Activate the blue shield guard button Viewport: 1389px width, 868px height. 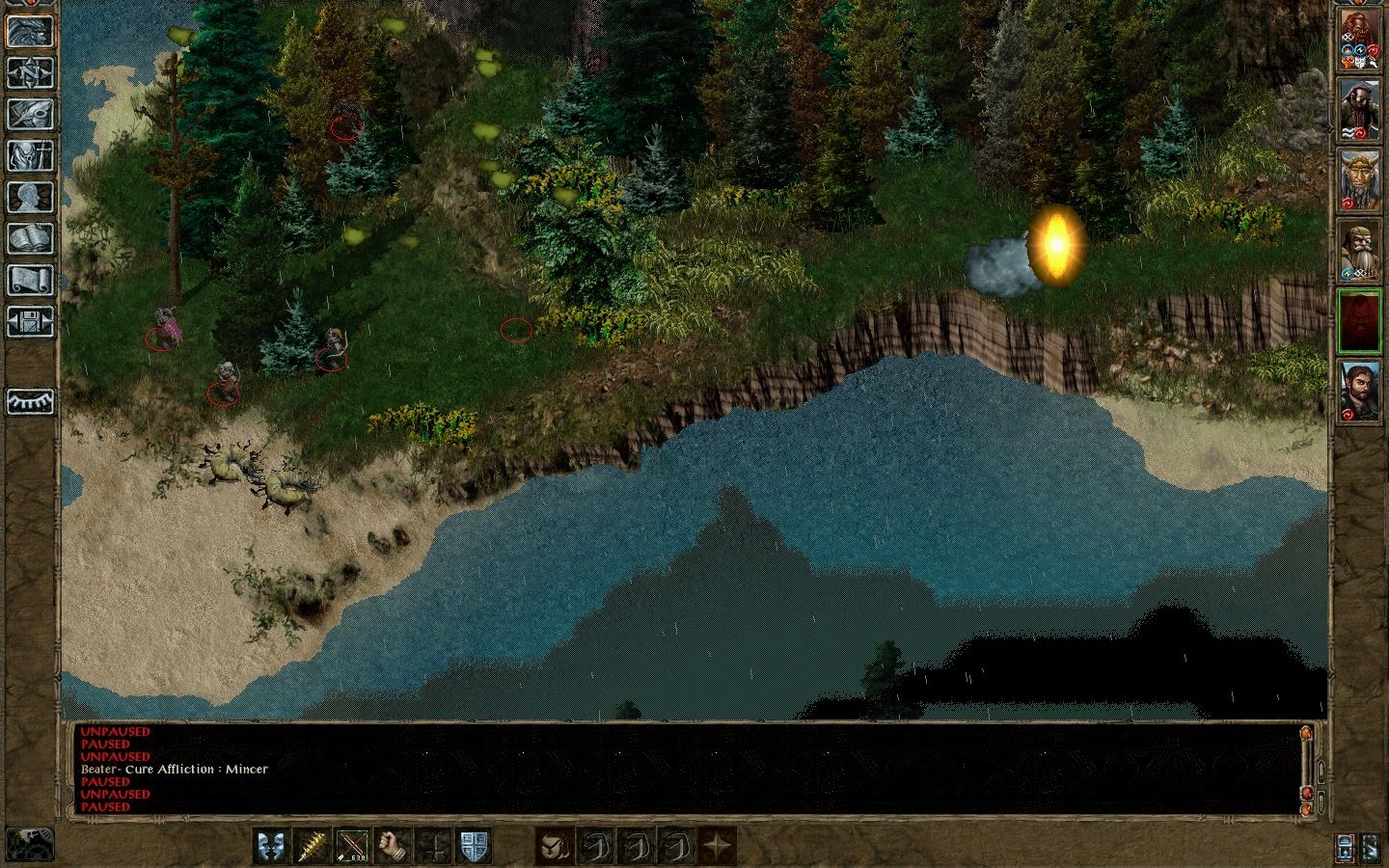(x=474, y=846)
